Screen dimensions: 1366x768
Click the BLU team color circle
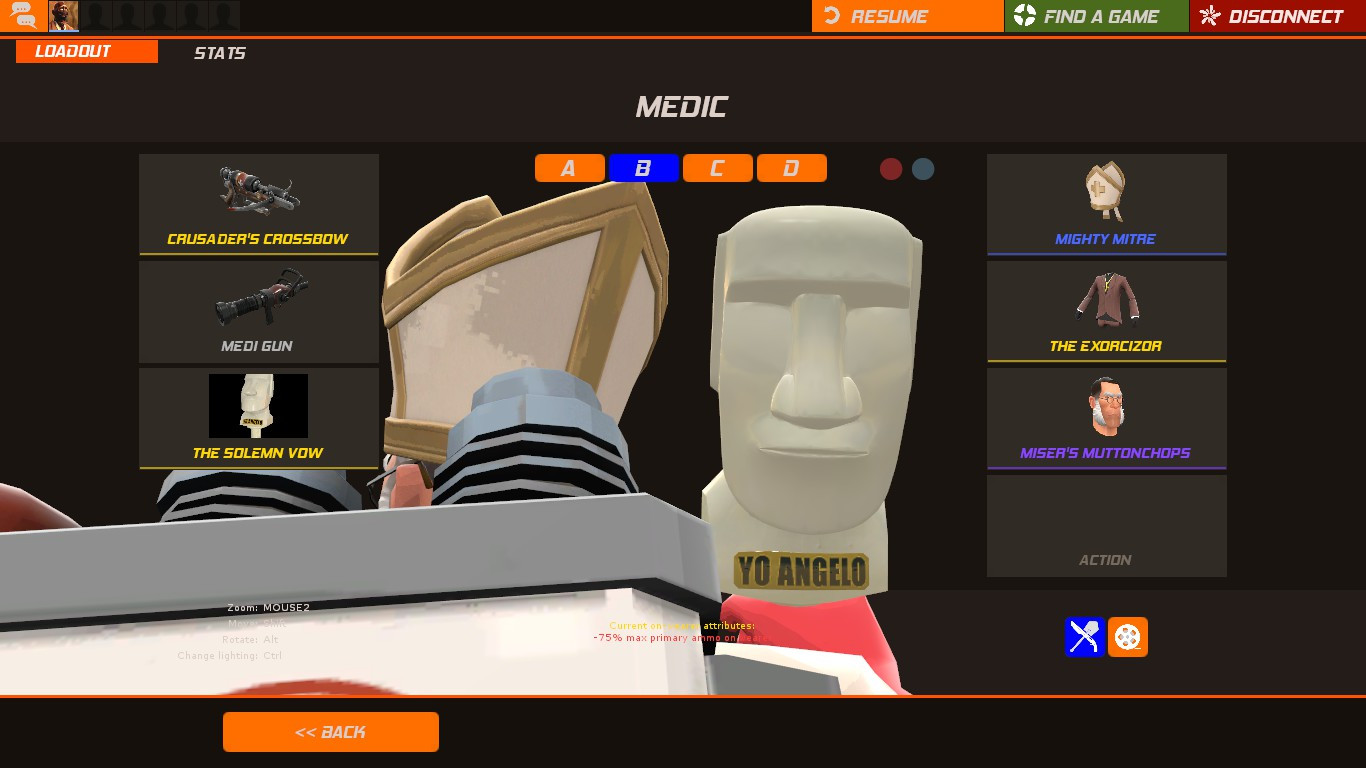[x=922, y=169]
